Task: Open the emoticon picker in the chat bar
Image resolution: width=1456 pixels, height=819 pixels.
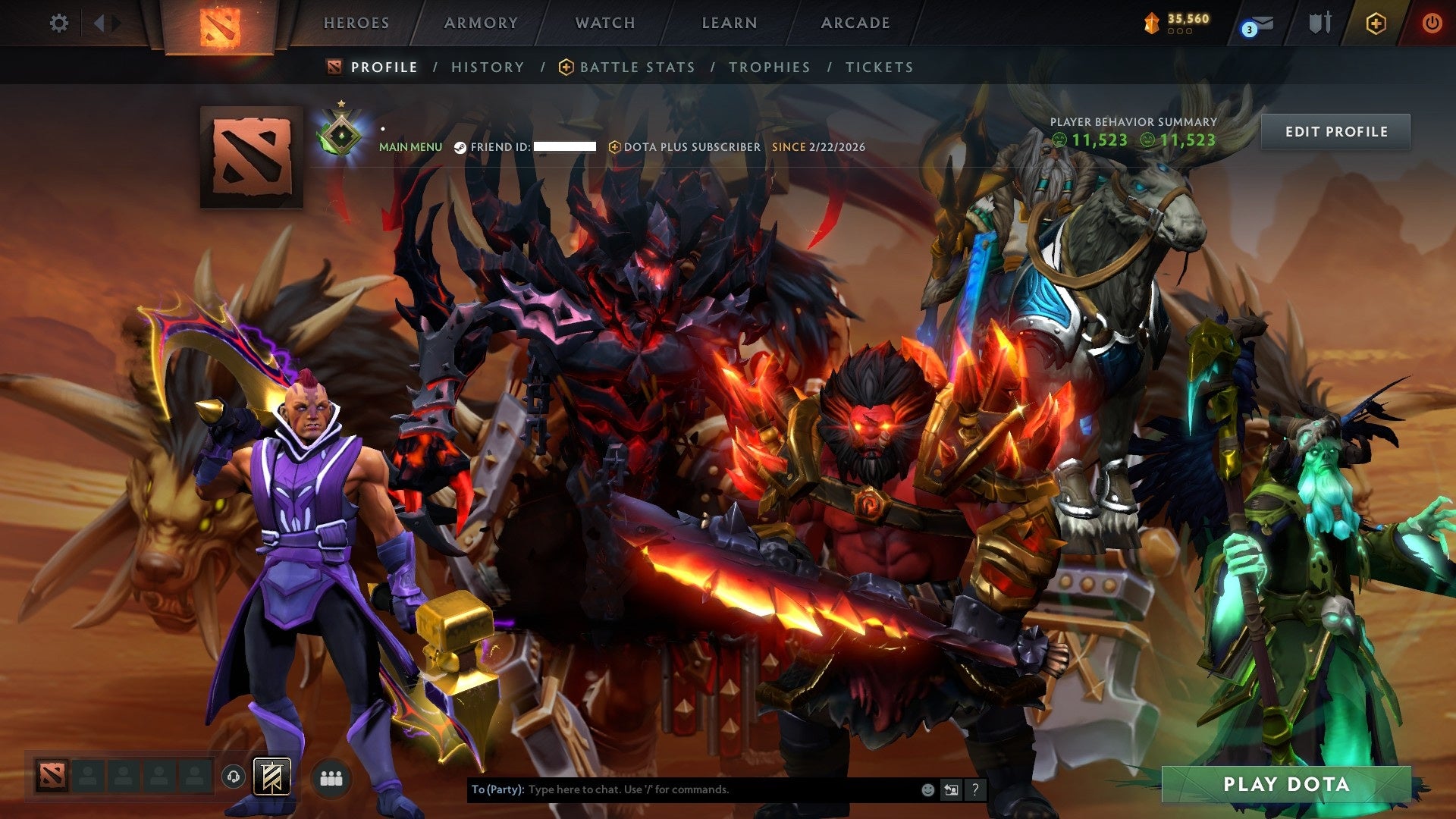Action: click(x=927, y=789)
